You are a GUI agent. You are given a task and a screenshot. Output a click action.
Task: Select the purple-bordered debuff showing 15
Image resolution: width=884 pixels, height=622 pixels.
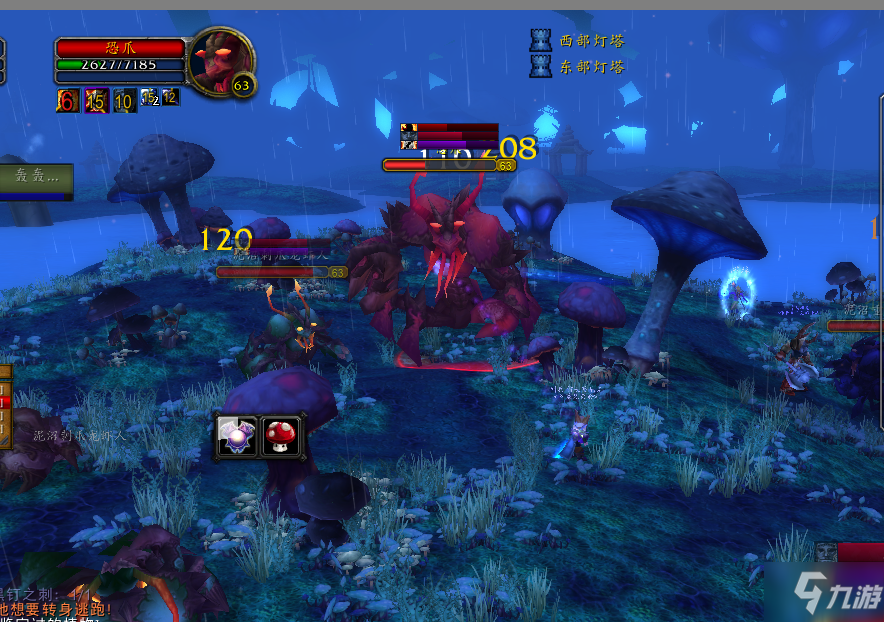[x=96, y=99]
